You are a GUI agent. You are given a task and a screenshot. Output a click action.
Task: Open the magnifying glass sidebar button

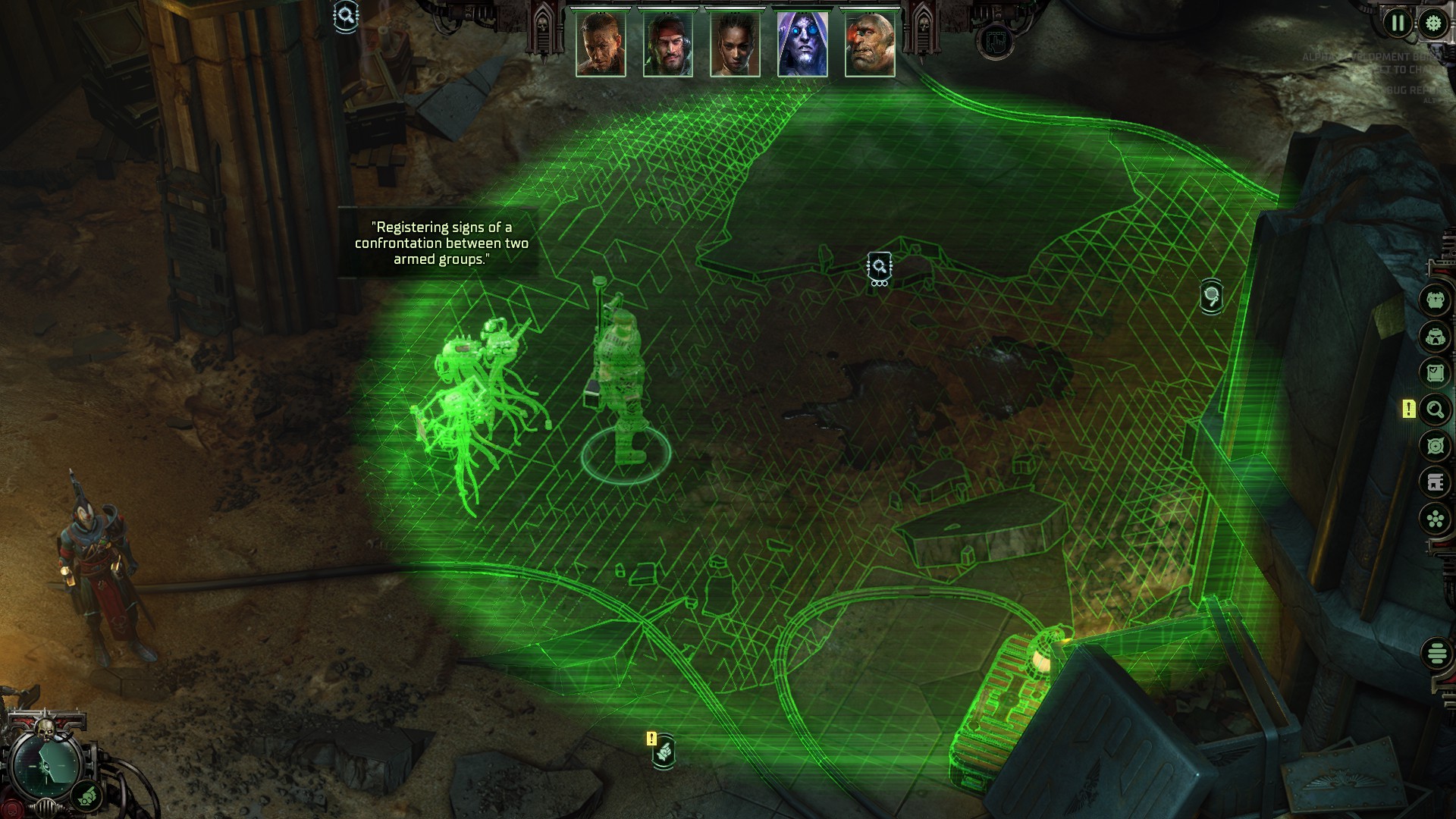1435,410
